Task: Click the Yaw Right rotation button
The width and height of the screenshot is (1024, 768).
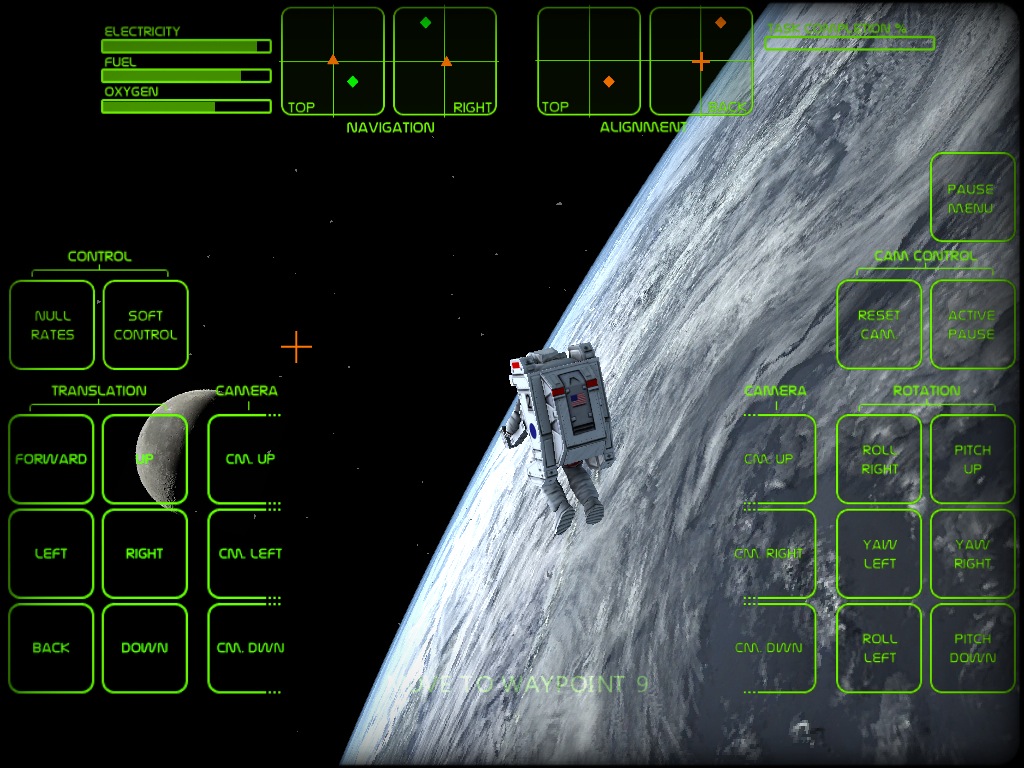Action: pos(972,553)
